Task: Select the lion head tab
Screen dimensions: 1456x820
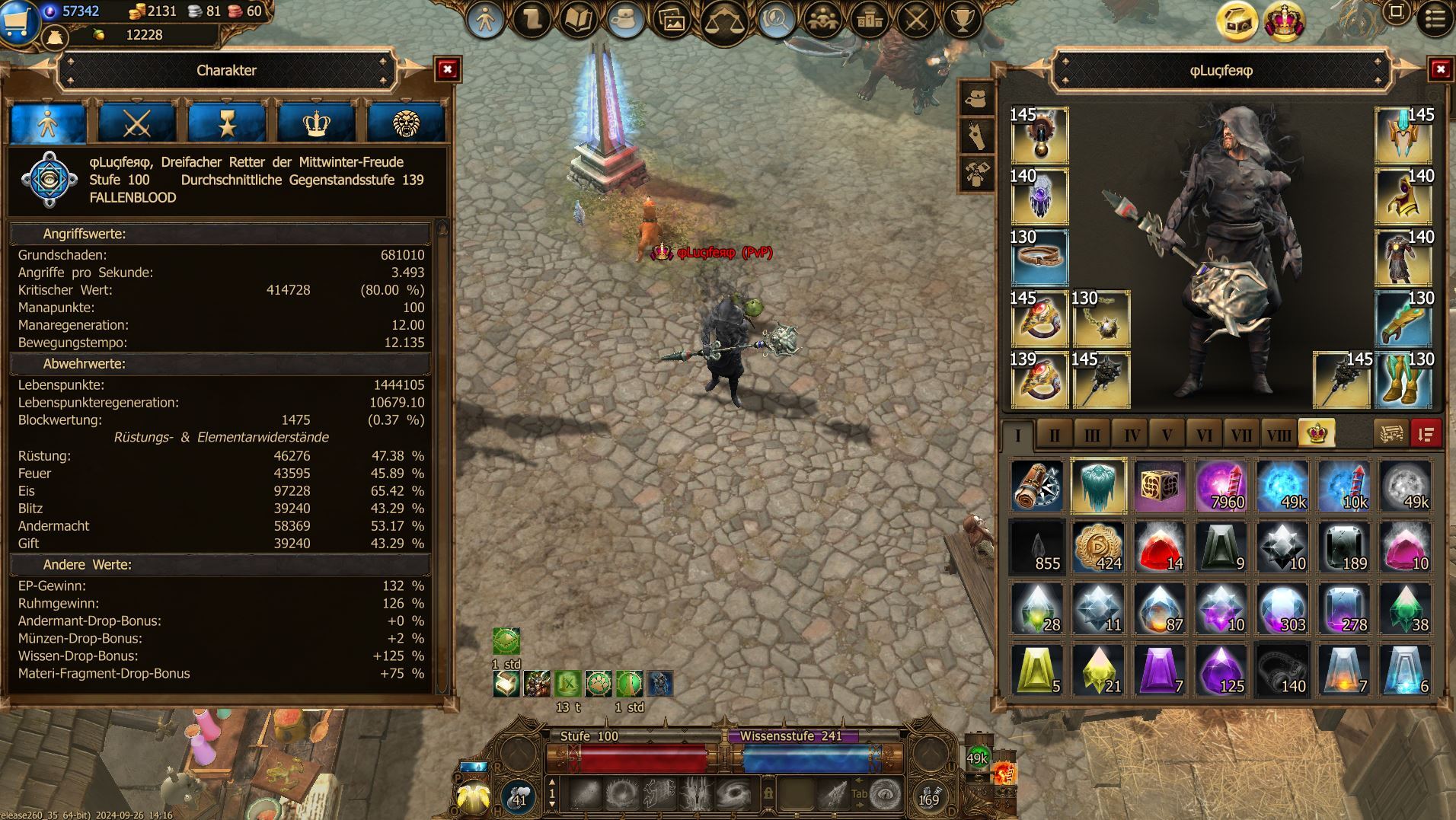Action: tap(406, 123)
